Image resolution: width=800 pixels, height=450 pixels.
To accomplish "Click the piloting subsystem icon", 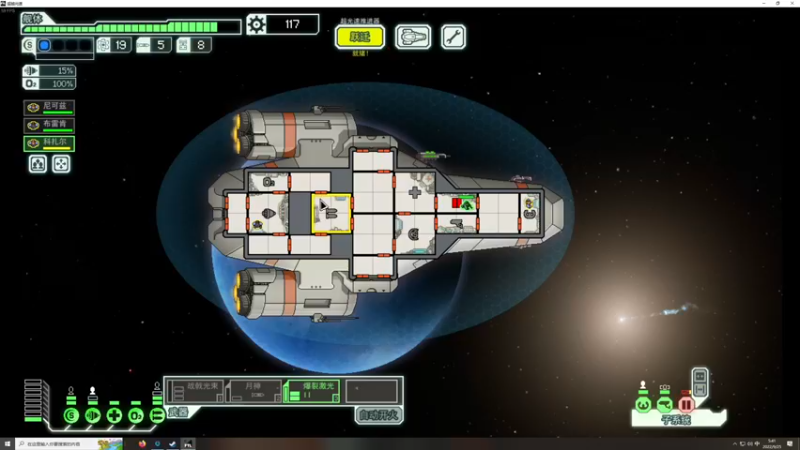I will [x=643, y=405].
